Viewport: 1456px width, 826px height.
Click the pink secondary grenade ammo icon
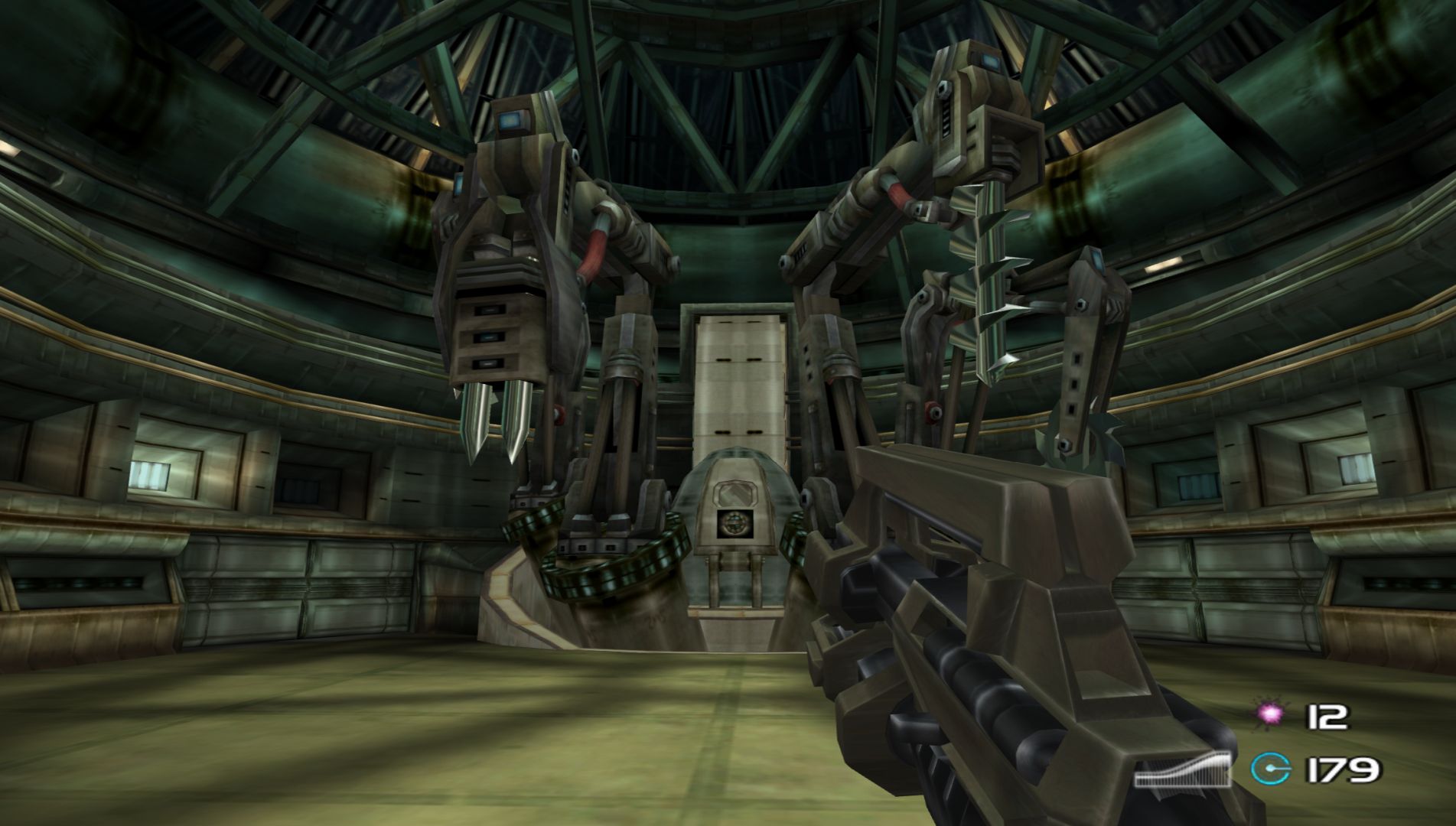(x=1271, y=715)
